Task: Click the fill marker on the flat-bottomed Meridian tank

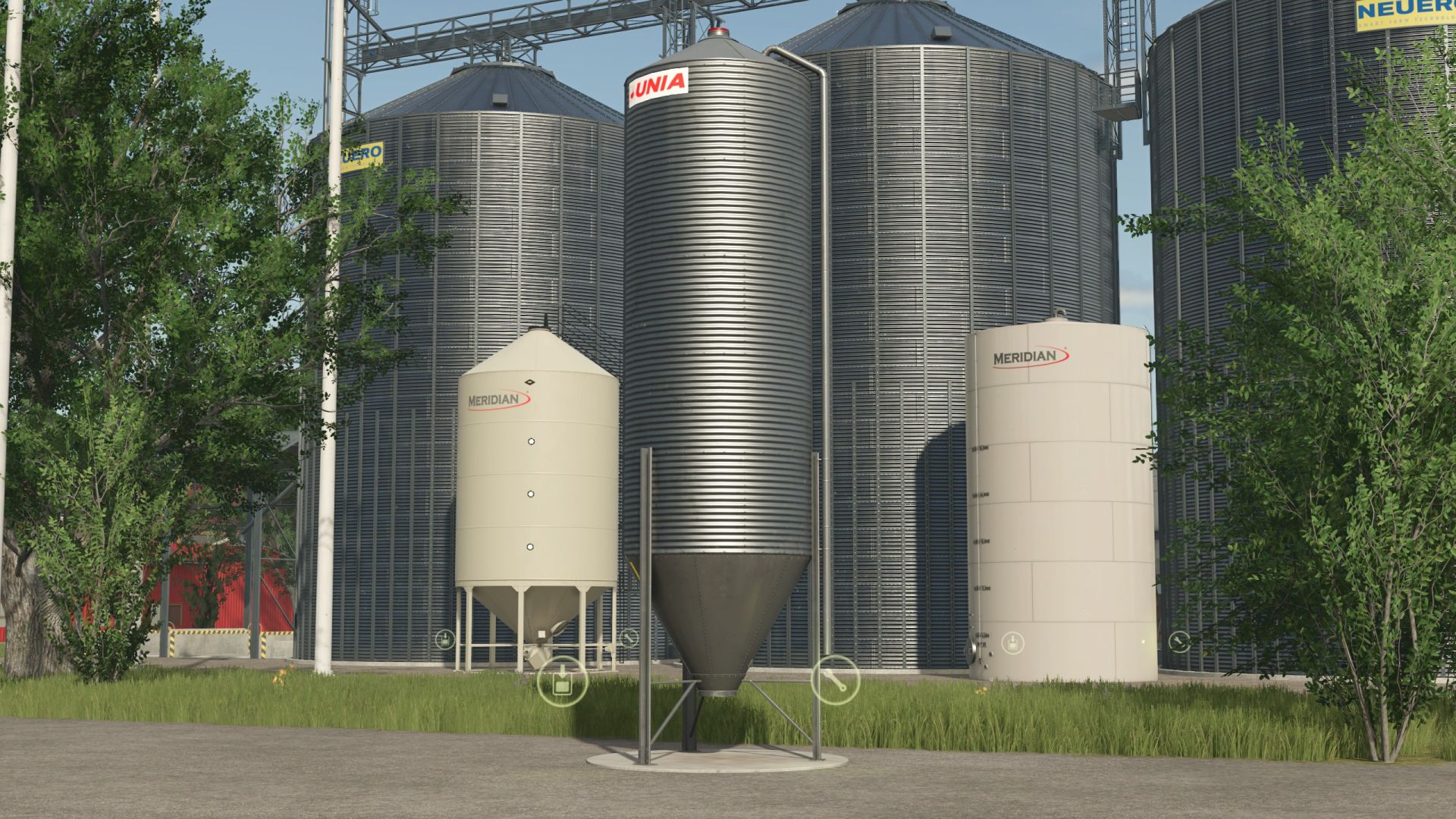Action: [1012, 644]
